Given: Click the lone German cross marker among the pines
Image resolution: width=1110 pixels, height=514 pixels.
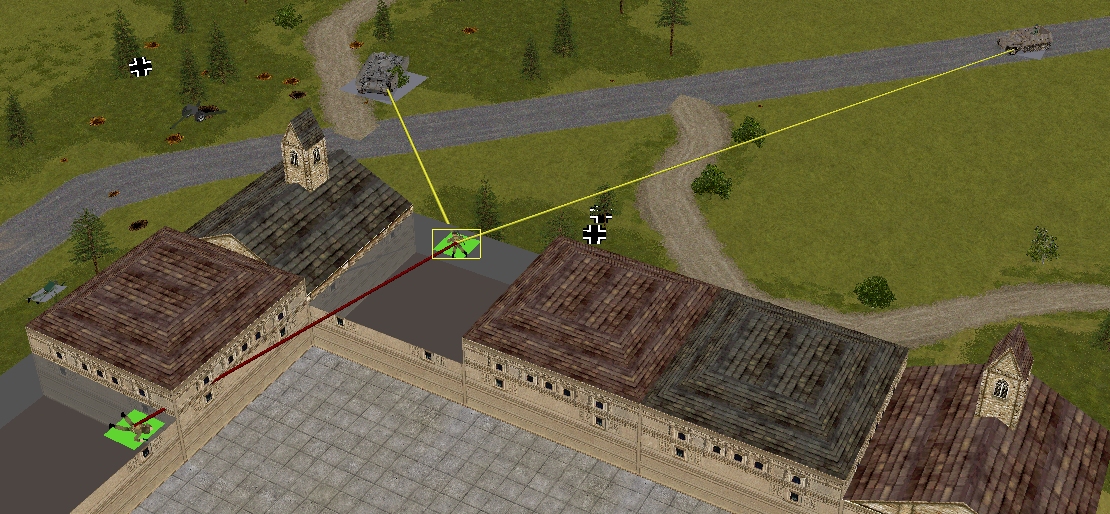Looking at the screenshot, I should [141, 67].
